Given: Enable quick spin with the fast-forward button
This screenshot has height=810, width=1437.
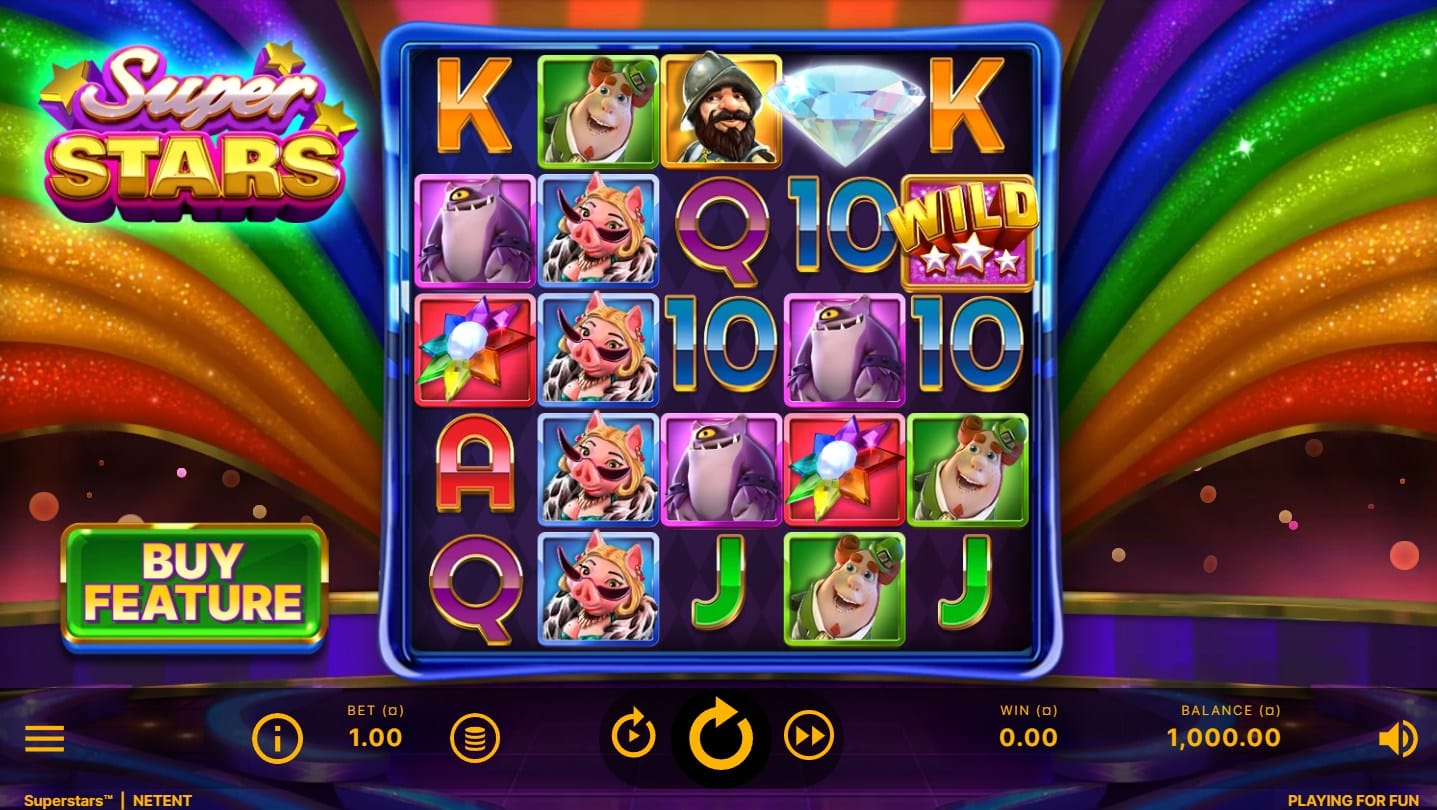Looking at the screenshot, I should [808, 738].
